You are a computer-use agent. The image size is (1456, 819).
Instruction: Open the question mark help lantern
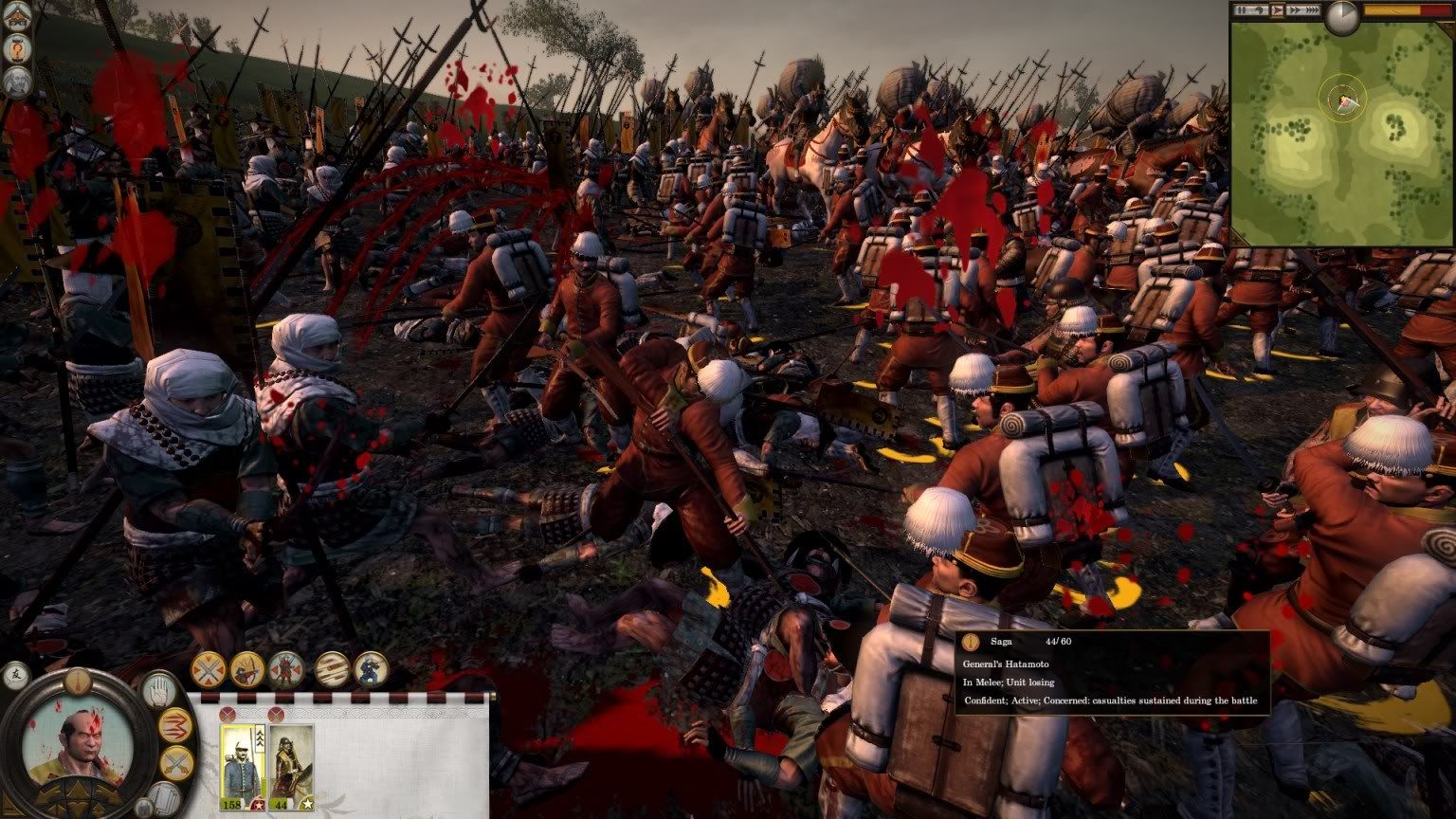point(17,49)
